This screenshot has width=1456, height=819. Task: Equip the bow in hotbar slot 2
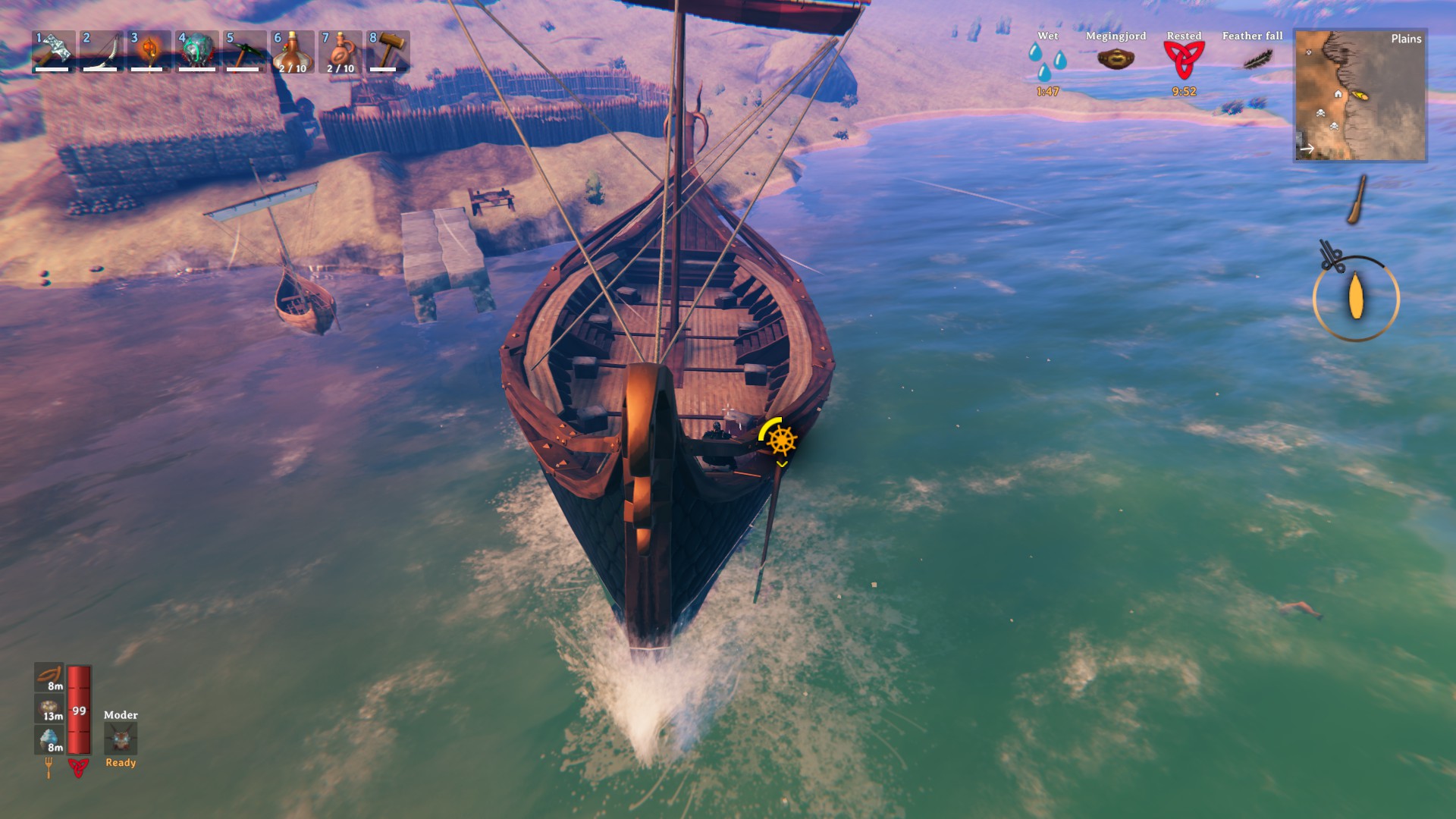click(101, 51)
